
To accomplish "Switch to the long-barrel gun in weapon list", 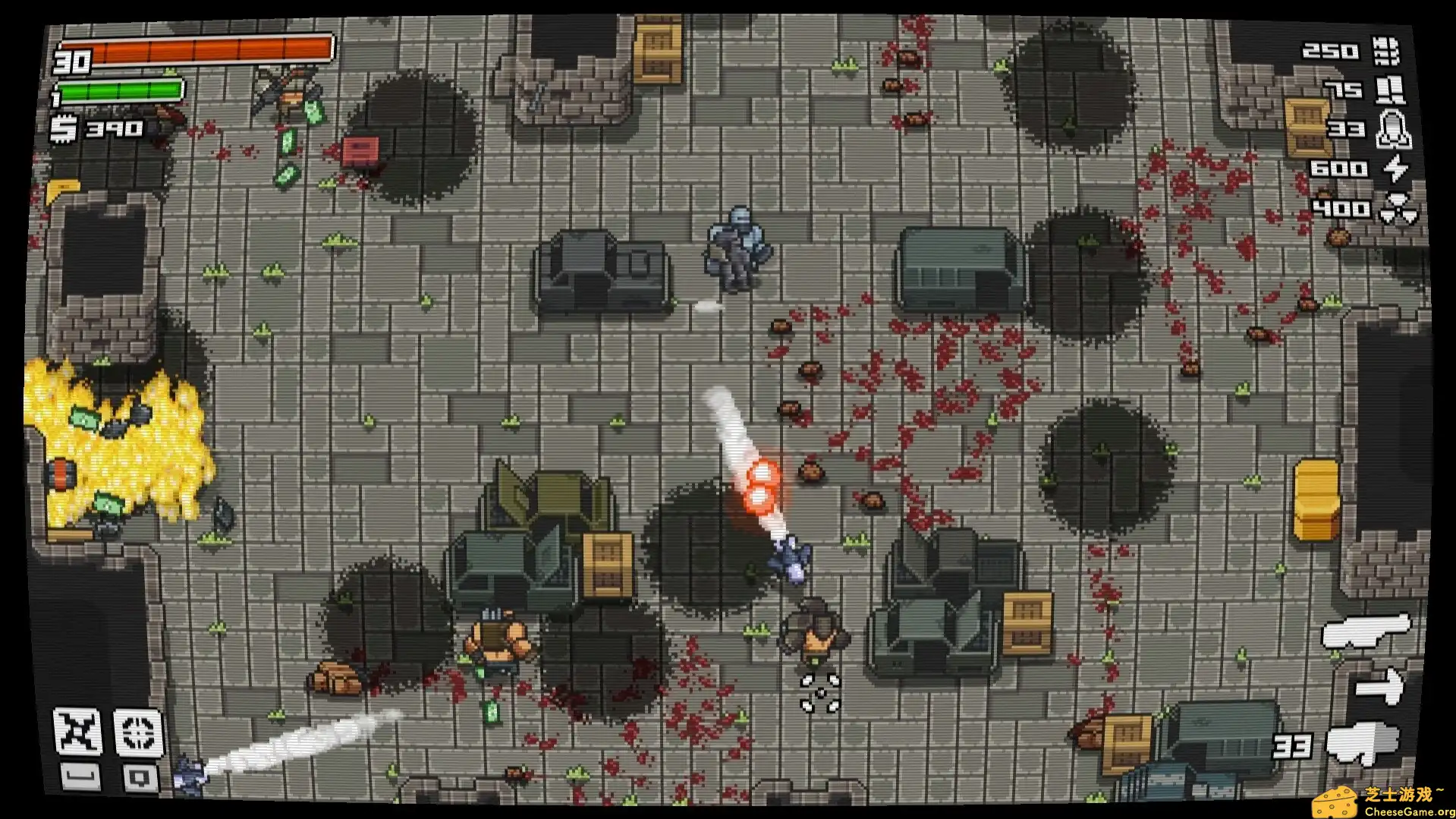I will [x=1366, y=631].
